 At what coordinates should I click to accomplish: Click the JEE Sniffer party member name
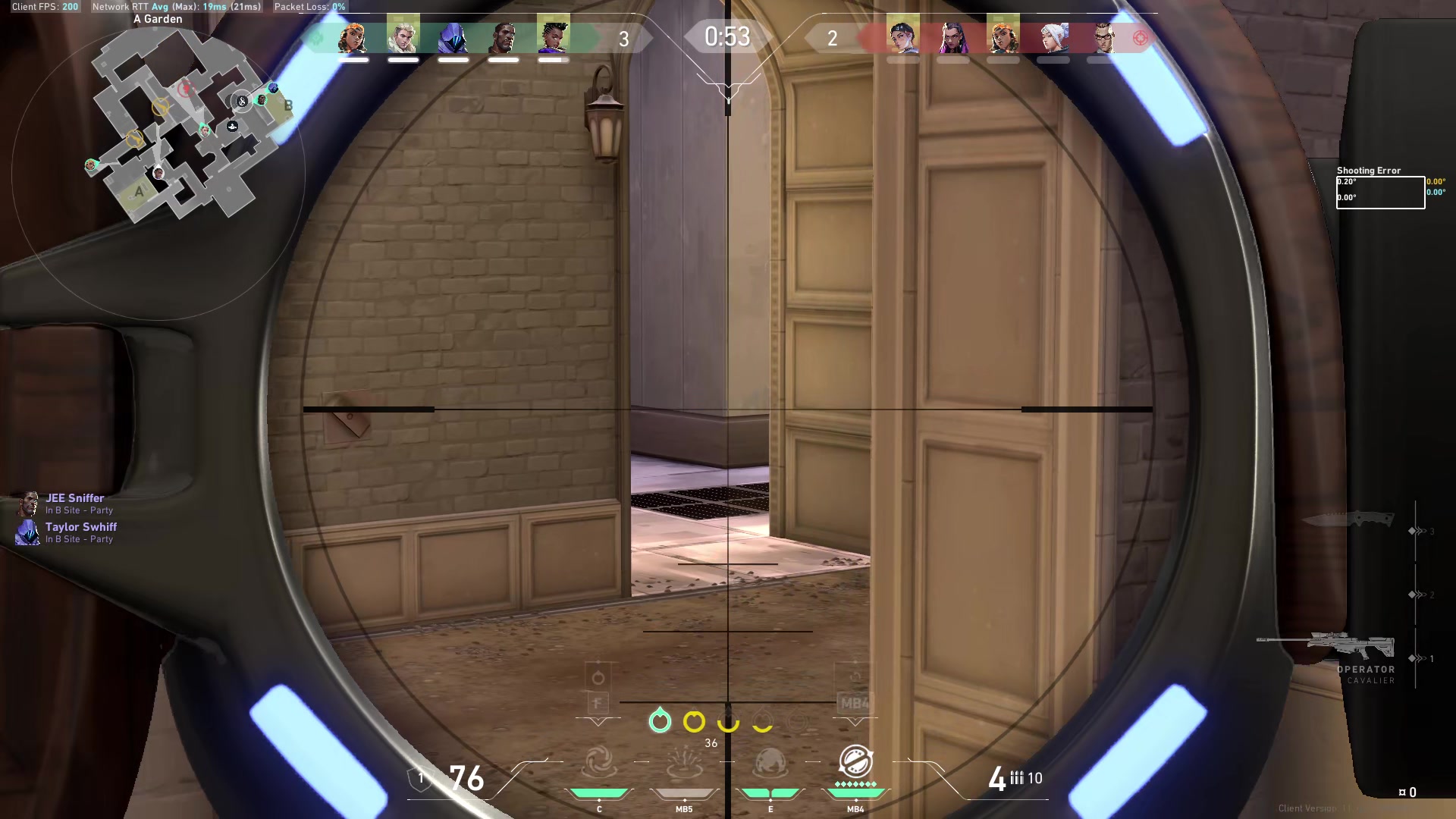point(74,498)
